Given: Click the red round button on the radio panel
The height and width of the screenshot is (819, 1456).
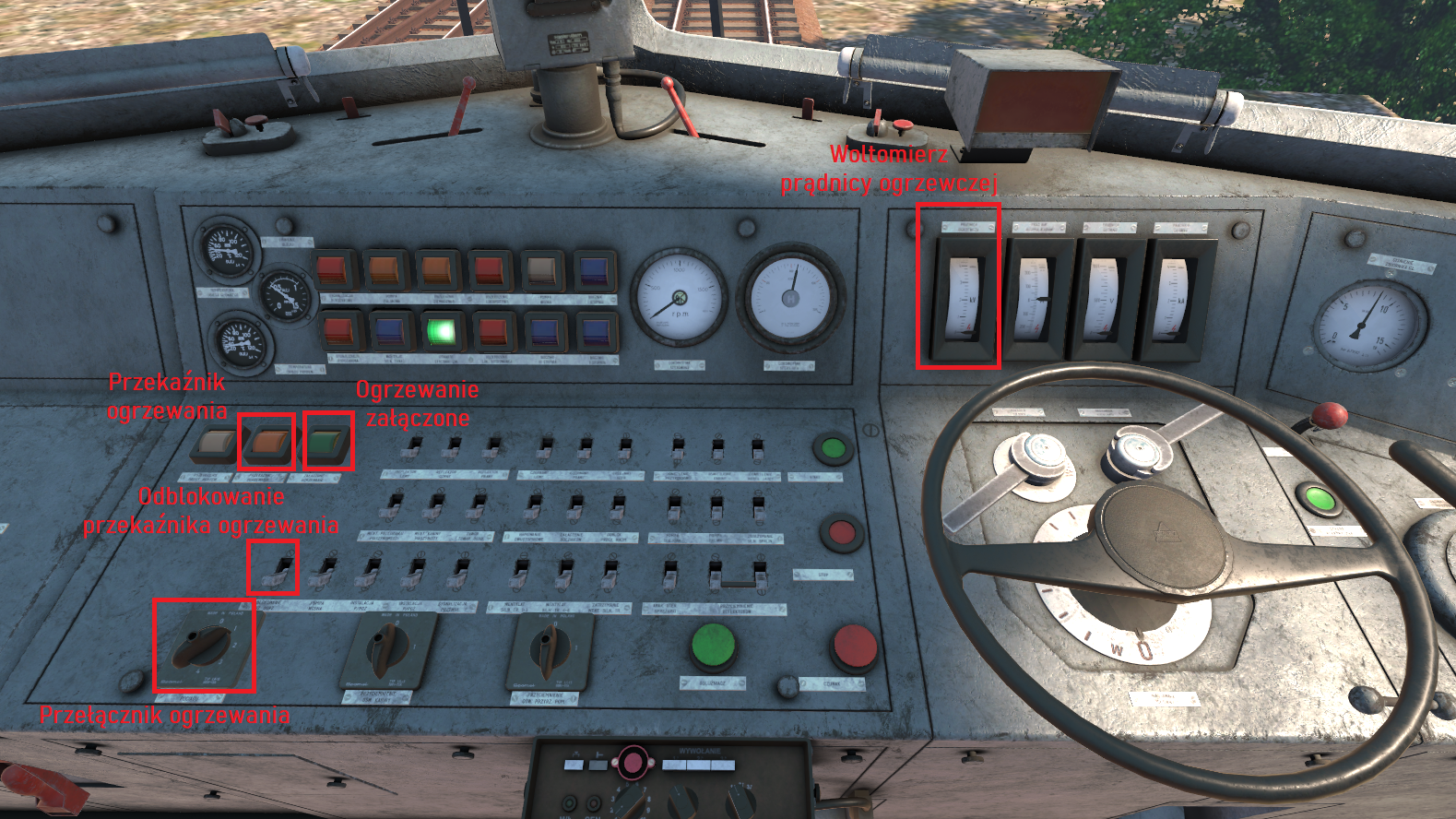Looking at the screenshot, I should point(632,764).
